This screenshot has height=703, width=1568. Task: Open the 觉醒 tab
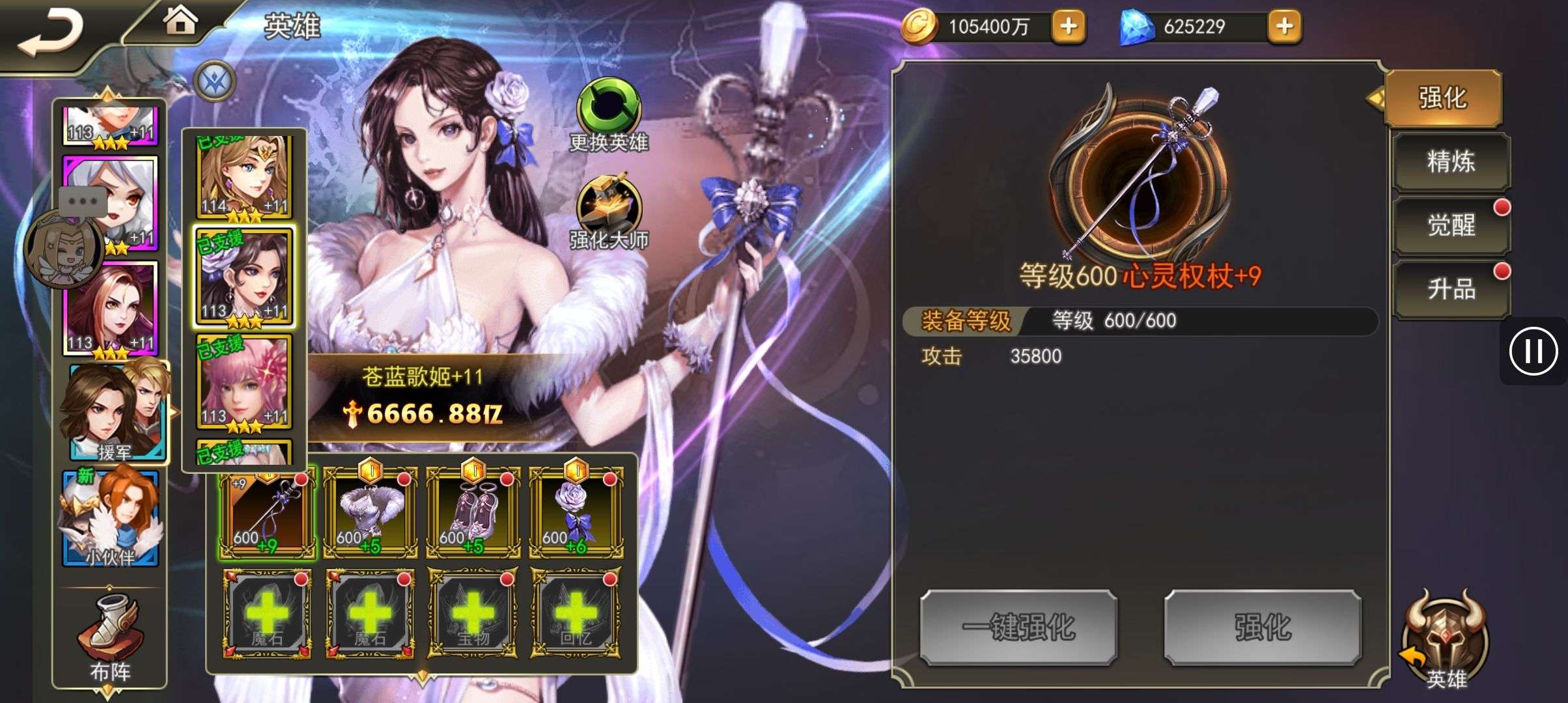click(1451, 225)
